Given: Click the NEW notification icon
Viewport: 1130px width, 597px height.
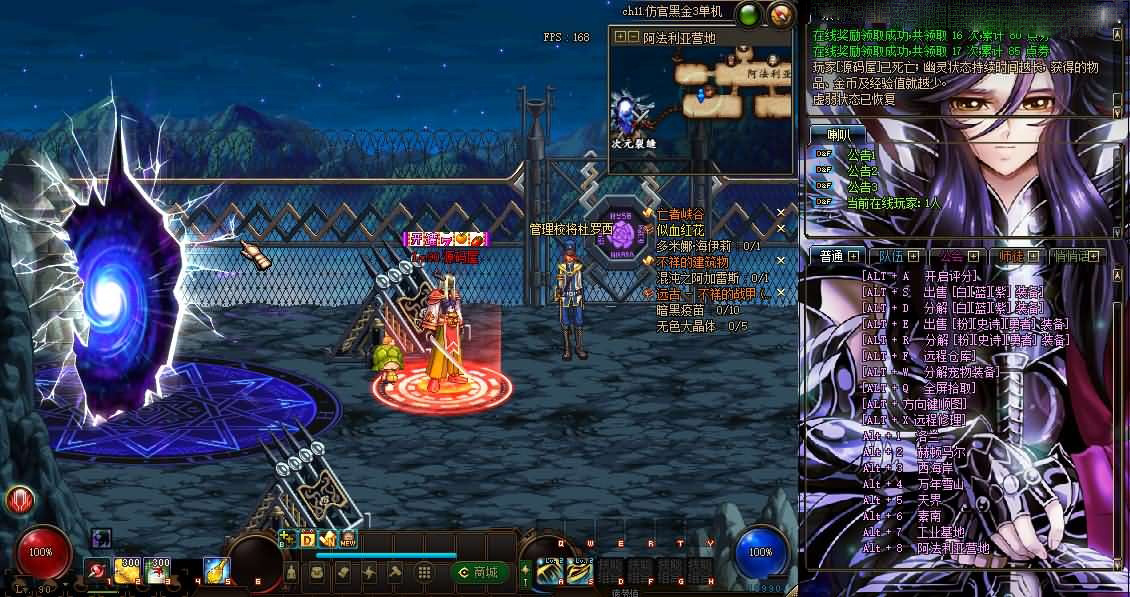Looking at the screenshot, I should (x=348, y=540).
